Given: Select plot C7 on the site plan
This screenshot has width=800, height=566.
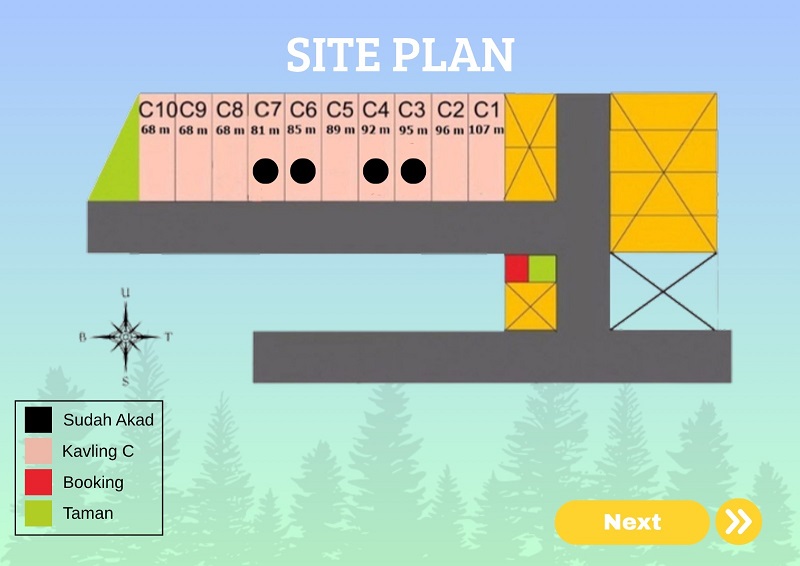Looking at the screenshot, I should (266, 148).
